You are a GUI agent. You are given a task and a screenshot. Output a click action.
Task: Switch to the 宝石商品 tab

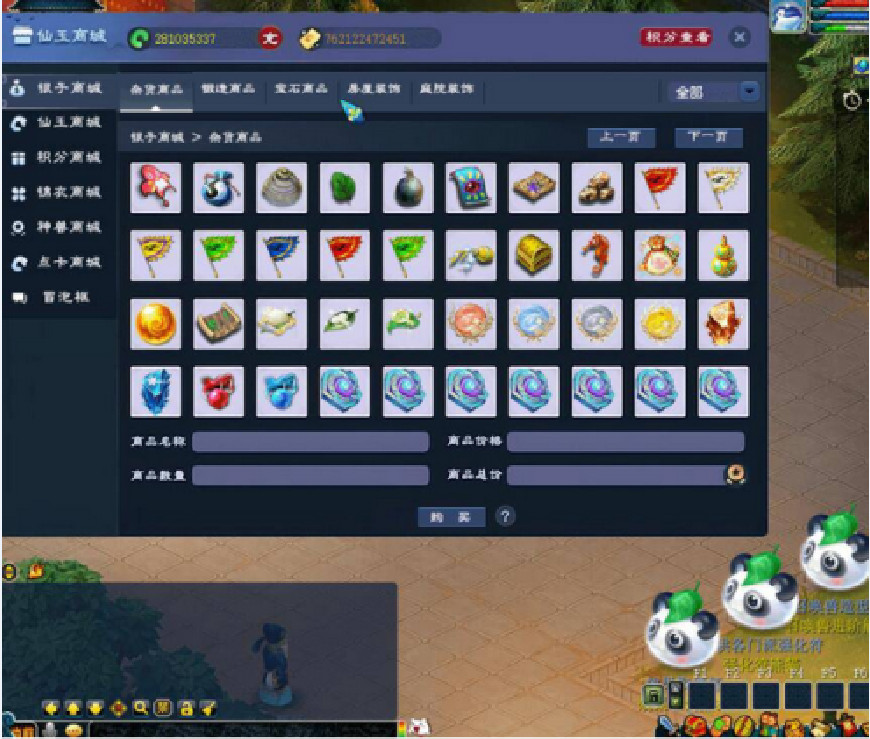click(x=301, y=89)
